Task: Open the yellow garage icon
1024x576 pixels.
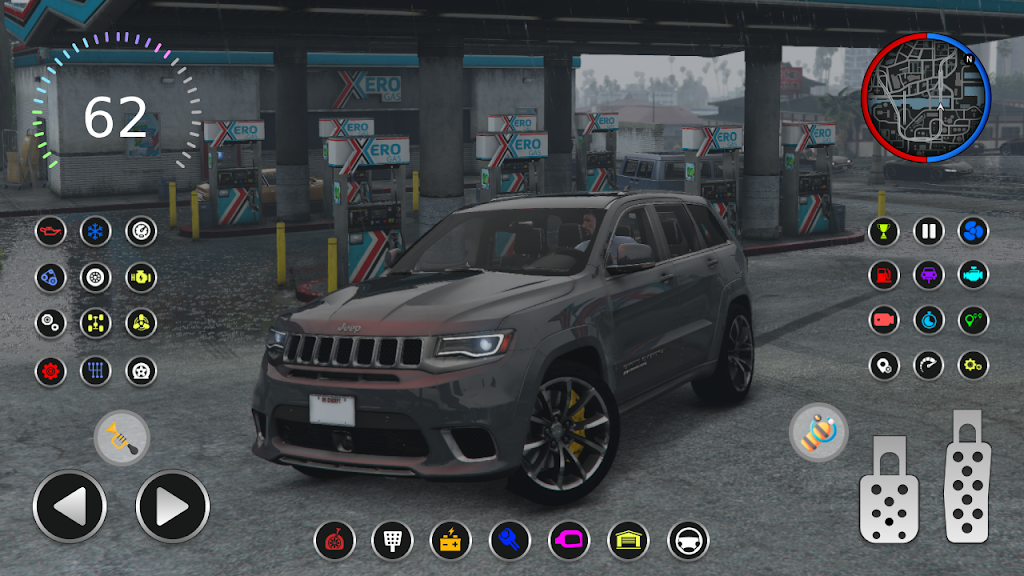Action: click(x=628, y=541)
